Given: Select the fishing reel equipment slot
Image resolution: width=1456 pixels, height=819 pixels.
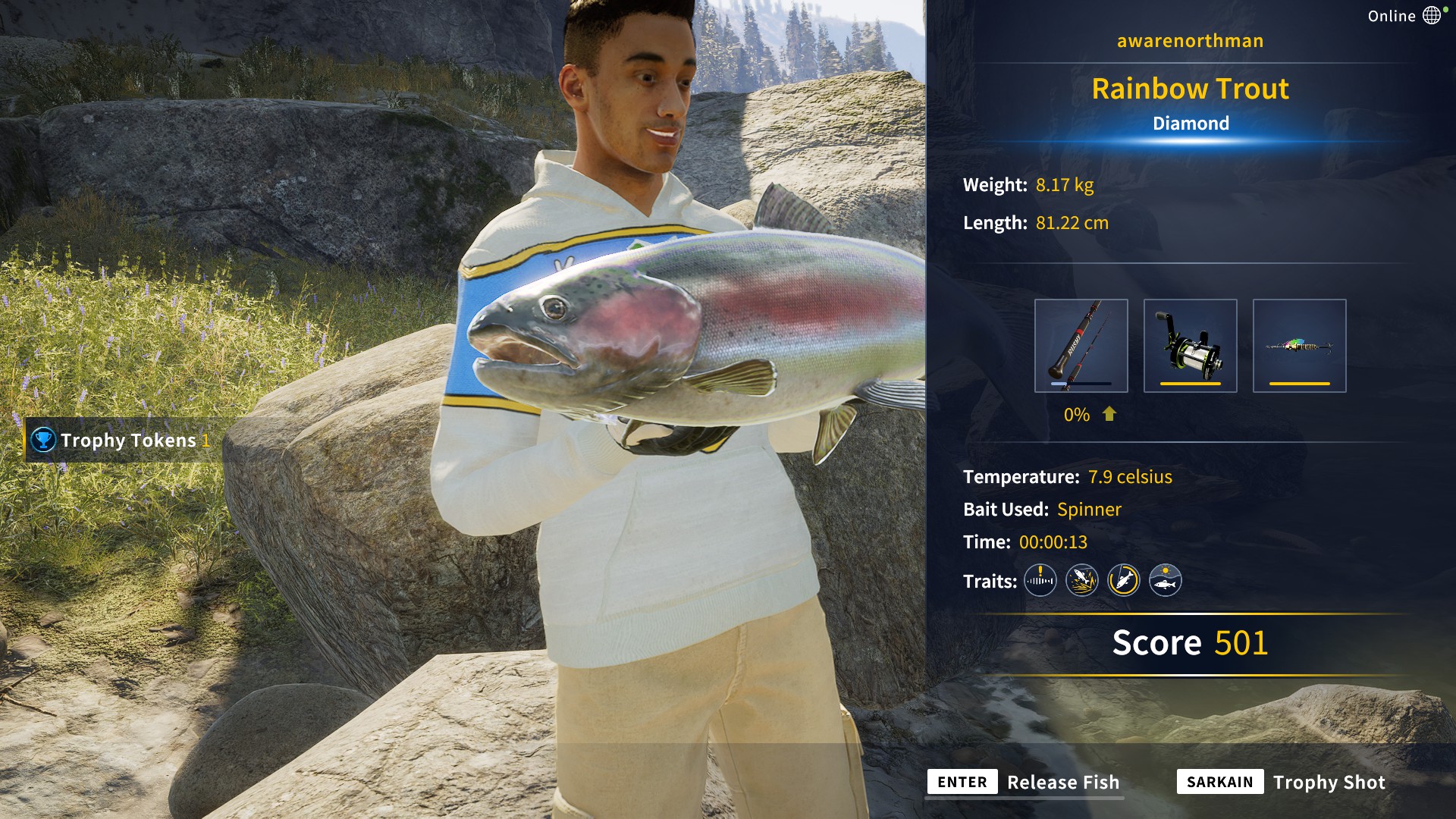Looking at the screenshot, I should point(1190,346).
